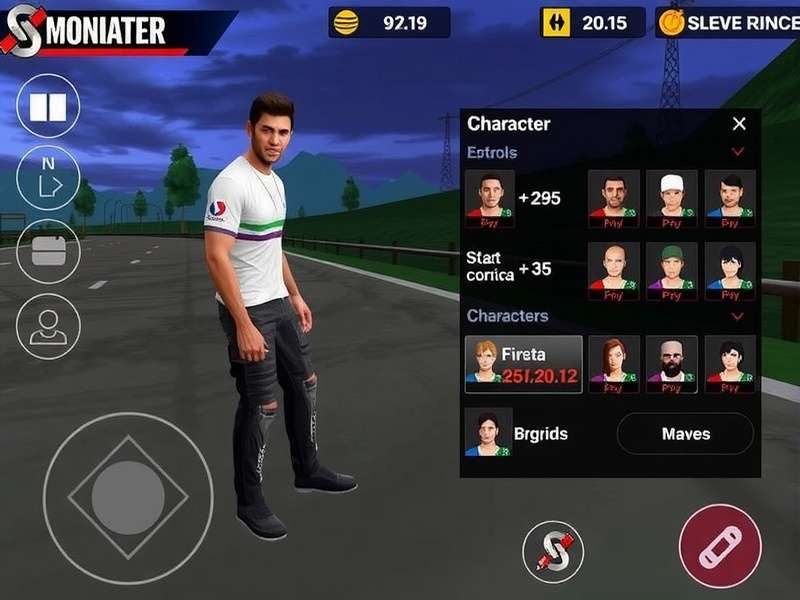Select the bearded man with sunglasses portrait
Viewport: 800px width, 600px height.
[x=672, y=362]
